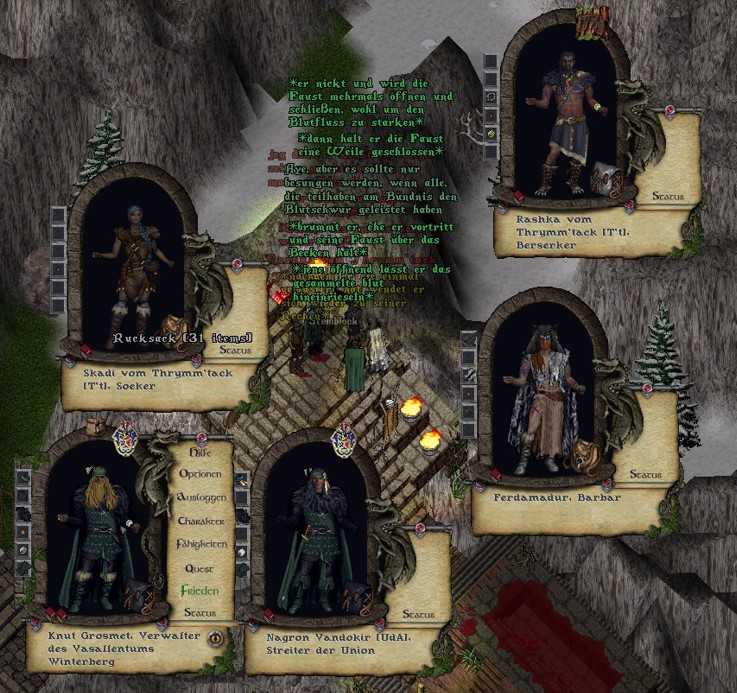Open Nagron Vandokir's dark backpack
The width and height of the screenshot is (737, 693).
(355, 598)
